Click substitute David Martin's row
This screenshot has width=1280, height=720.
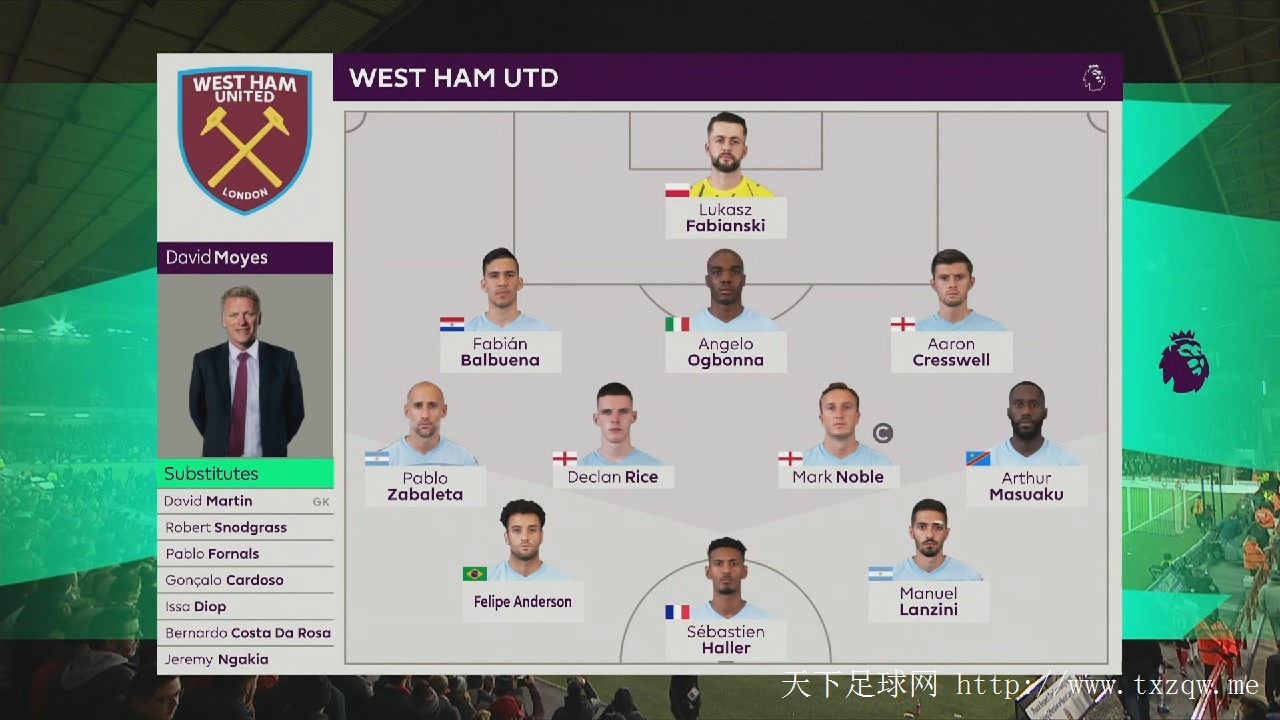(x=245, y=501)
